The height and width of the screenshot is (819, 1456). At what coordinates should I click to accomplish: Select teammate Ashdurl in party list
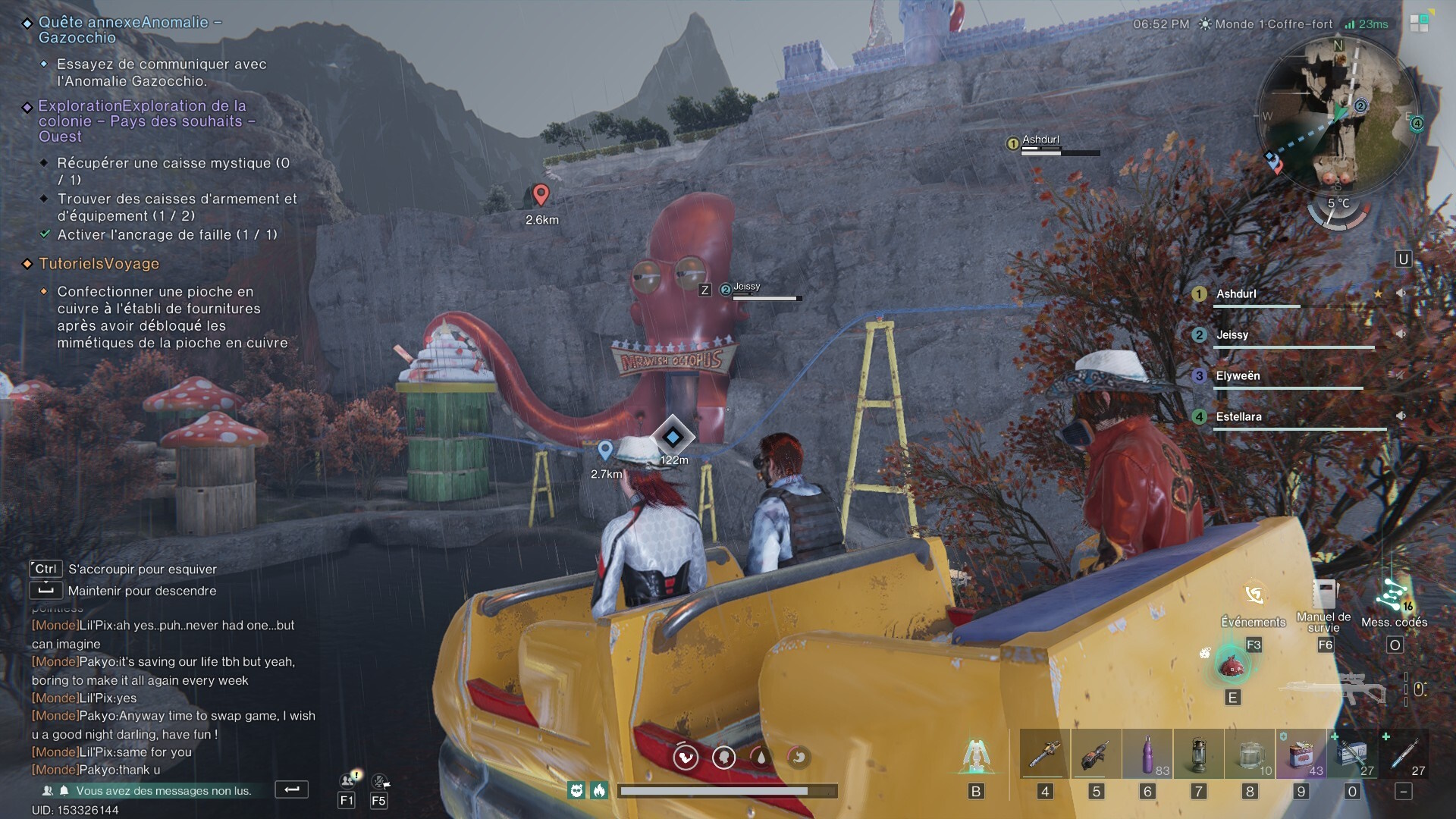pos(1236,294)
